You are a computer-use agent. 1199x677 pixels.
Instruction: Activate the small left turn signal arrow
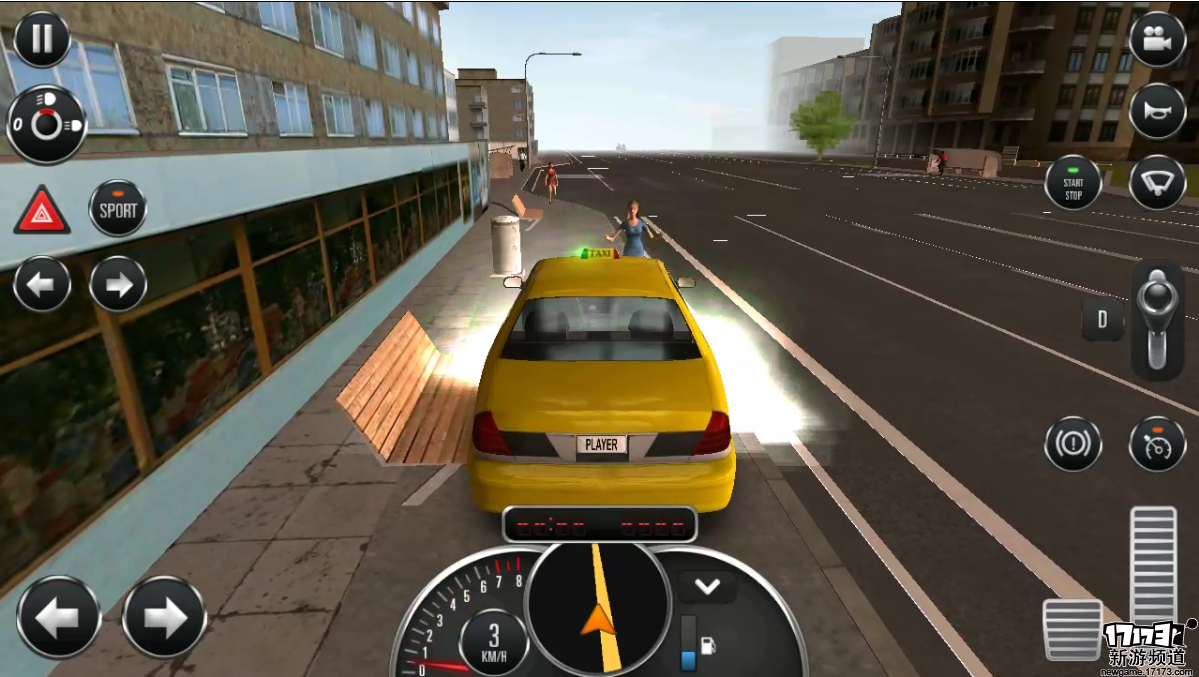42,285
